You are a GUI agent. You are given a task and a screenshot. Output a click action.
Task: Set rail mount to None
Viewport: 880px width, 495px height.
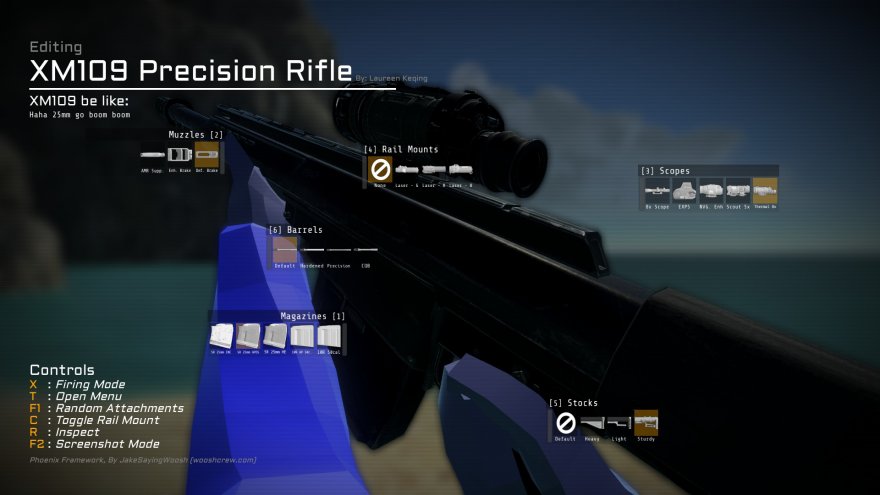pyautogui.click(x=380, y=169)
